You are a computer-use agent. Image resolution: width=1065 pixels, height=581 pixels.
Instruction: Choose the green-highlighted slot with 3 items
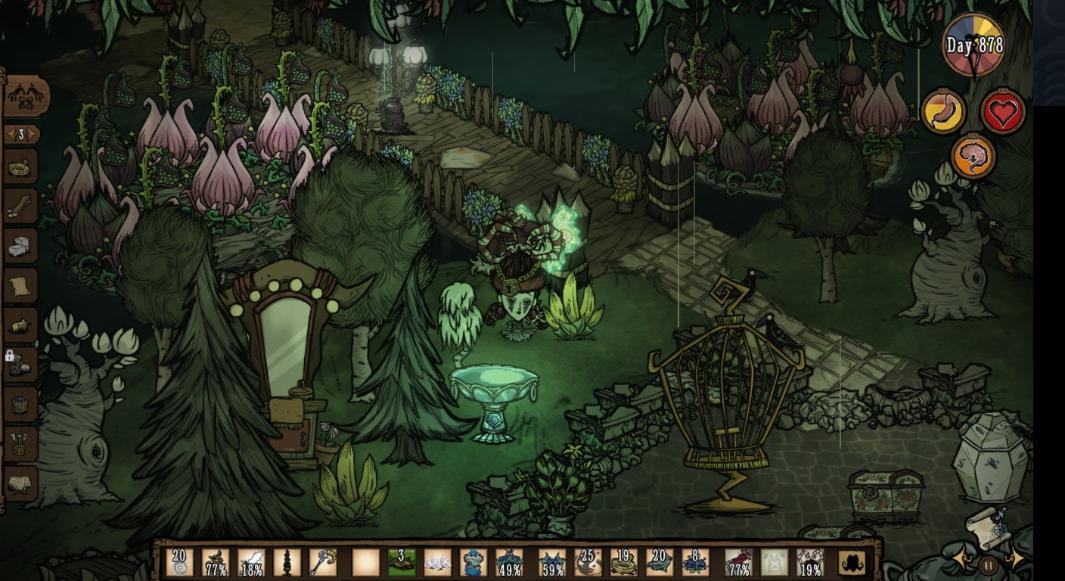click(x=401, y=562)
